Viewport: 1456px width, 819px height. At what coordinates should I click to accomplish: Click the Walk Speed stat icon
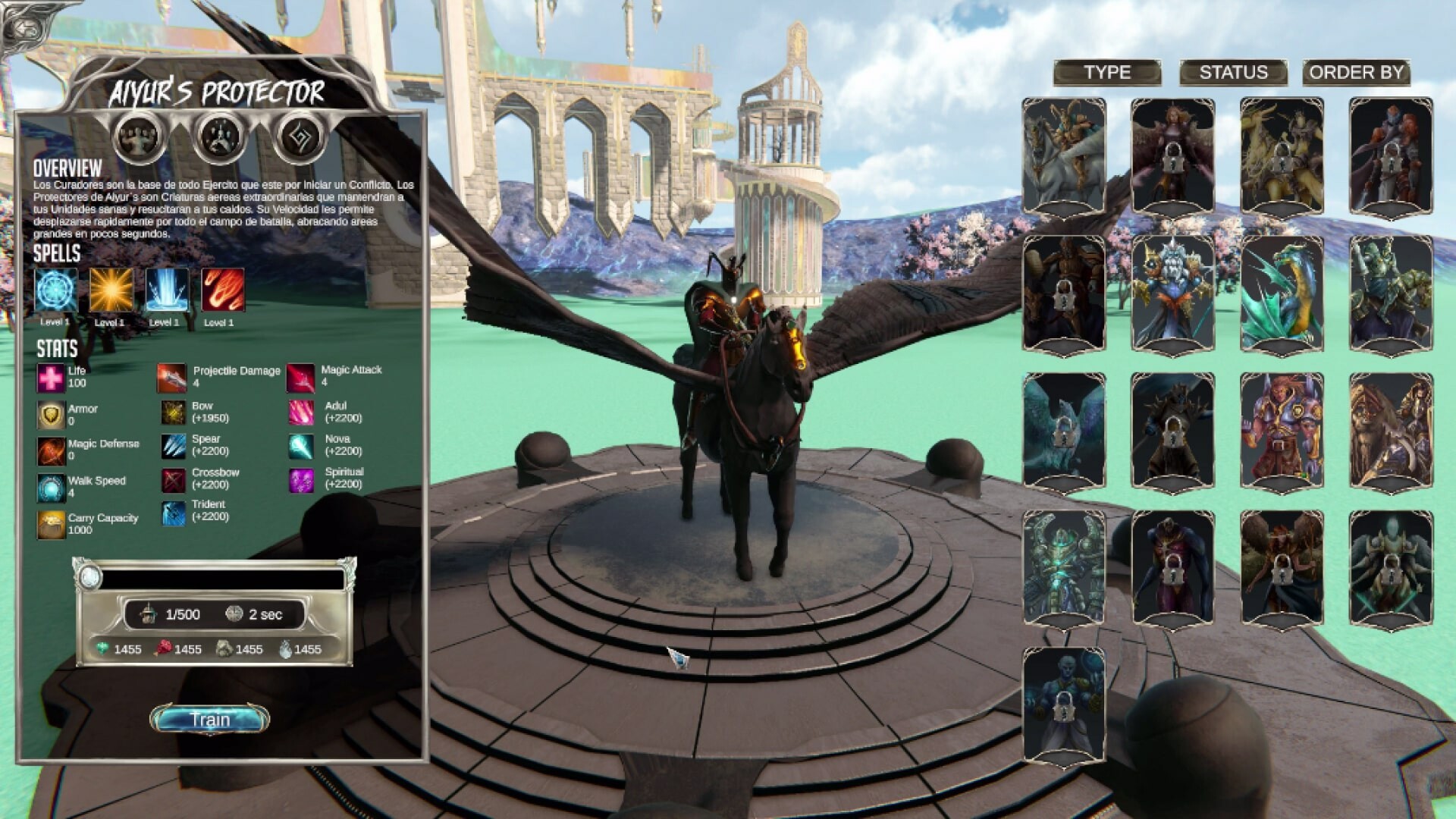point(50,486)
